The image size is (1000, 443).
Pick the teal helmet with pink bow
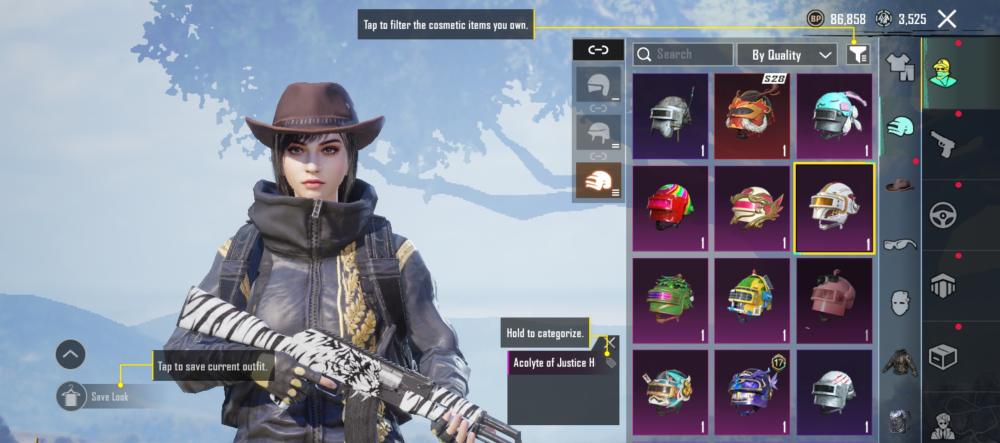tap(833, 116)
